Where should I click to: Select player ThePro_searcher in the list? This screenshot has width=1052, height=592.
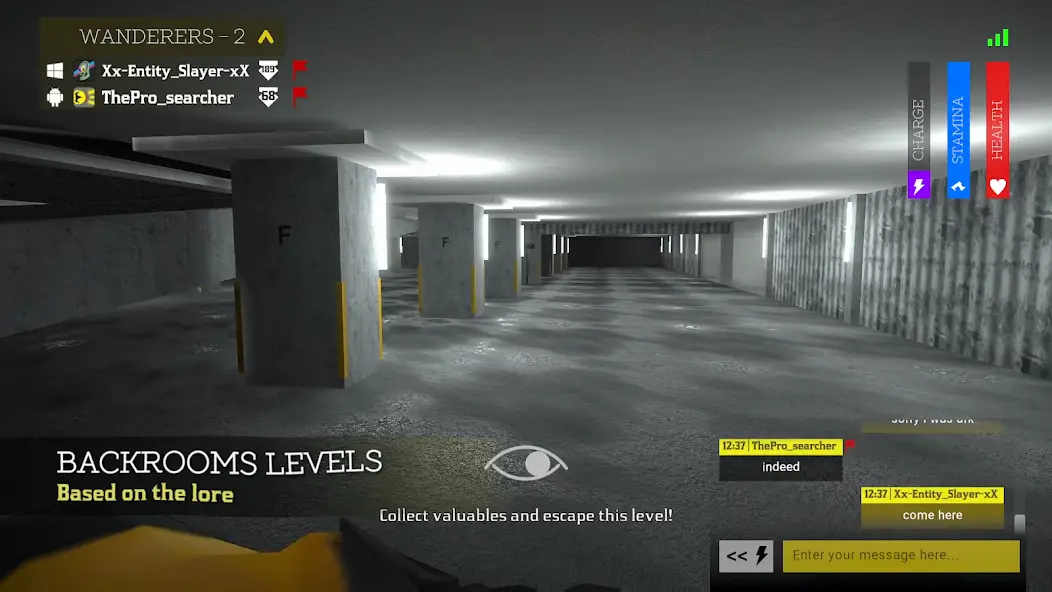167,98
